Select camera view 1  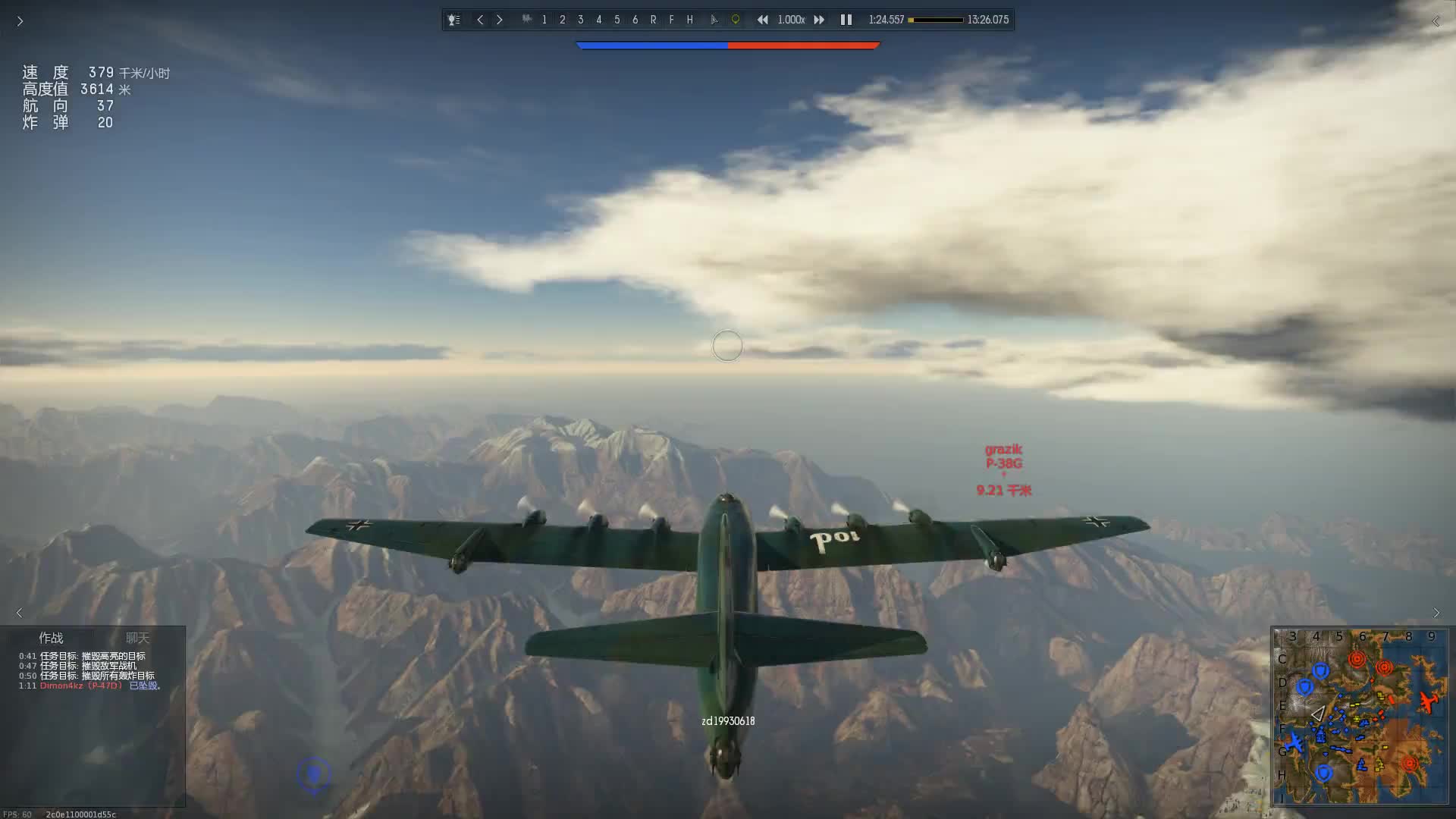544,20
